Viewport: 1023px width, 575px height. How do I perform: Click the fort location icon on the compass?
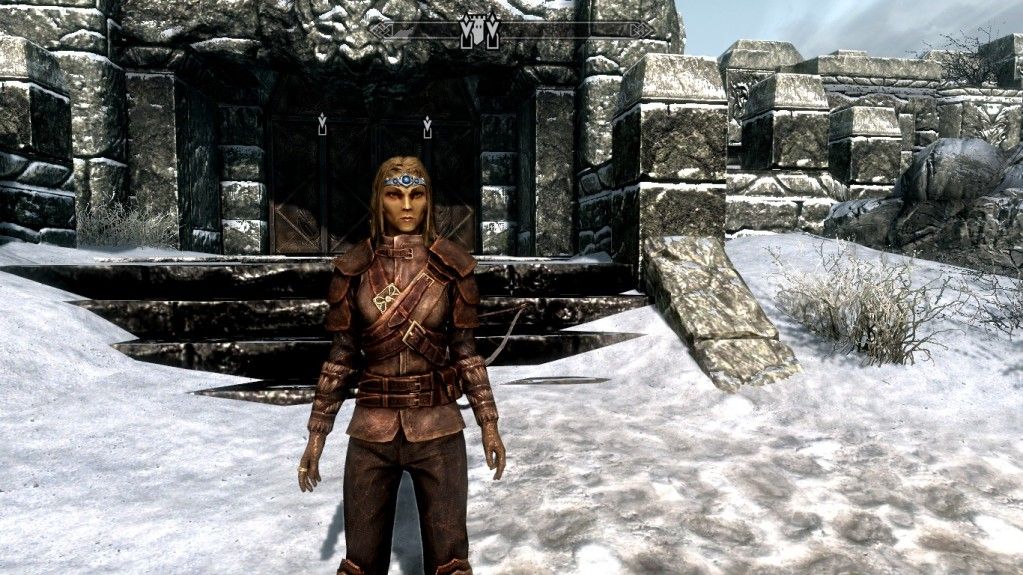(x=479, y=31)
